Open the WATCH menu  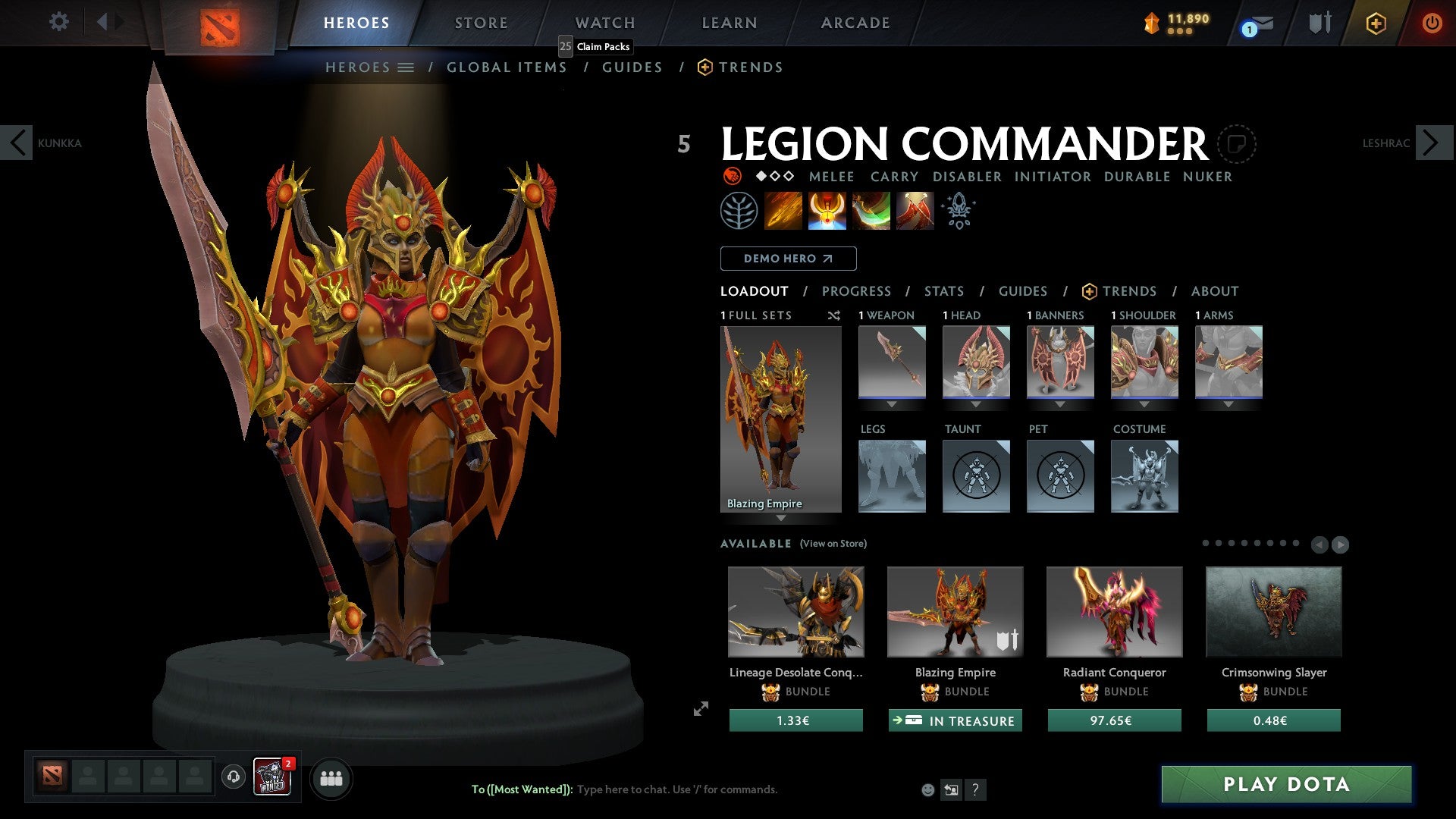point(604,22)
